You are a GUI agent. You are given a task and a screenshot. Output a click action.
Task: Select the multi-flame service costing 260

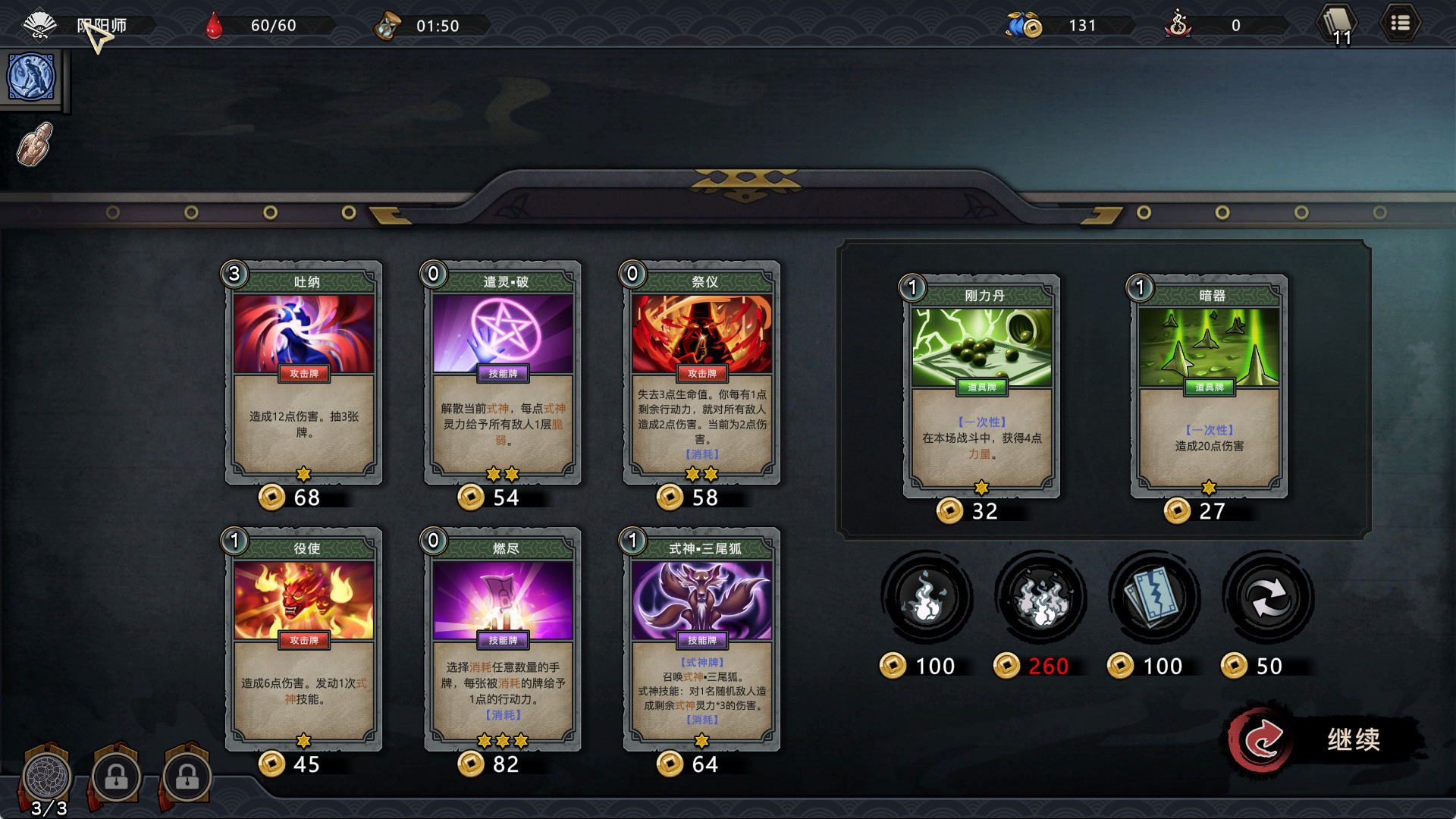(x=1040, y=598)
